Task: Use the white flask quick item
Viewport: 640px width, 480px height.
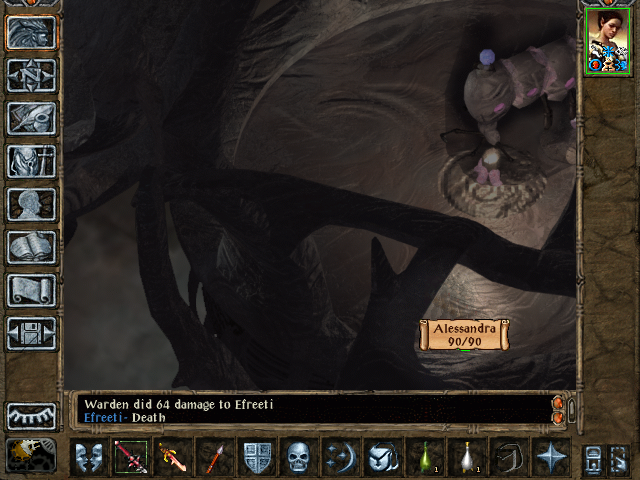Action: point(466,457)
